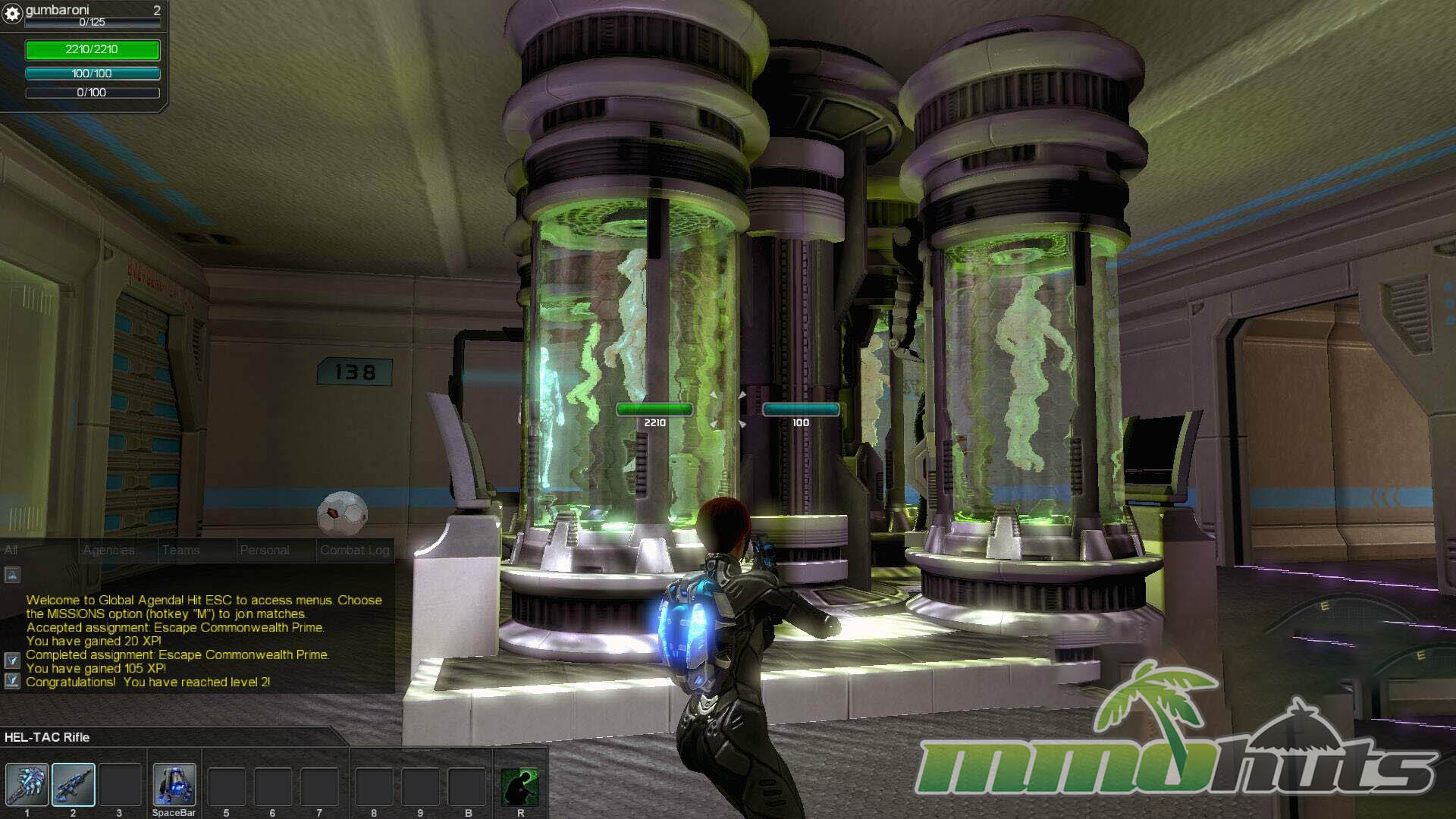Screen dimensions: 1456x819
Task: Activate the green crouching figure ability
Action: [x=520, y=786]
